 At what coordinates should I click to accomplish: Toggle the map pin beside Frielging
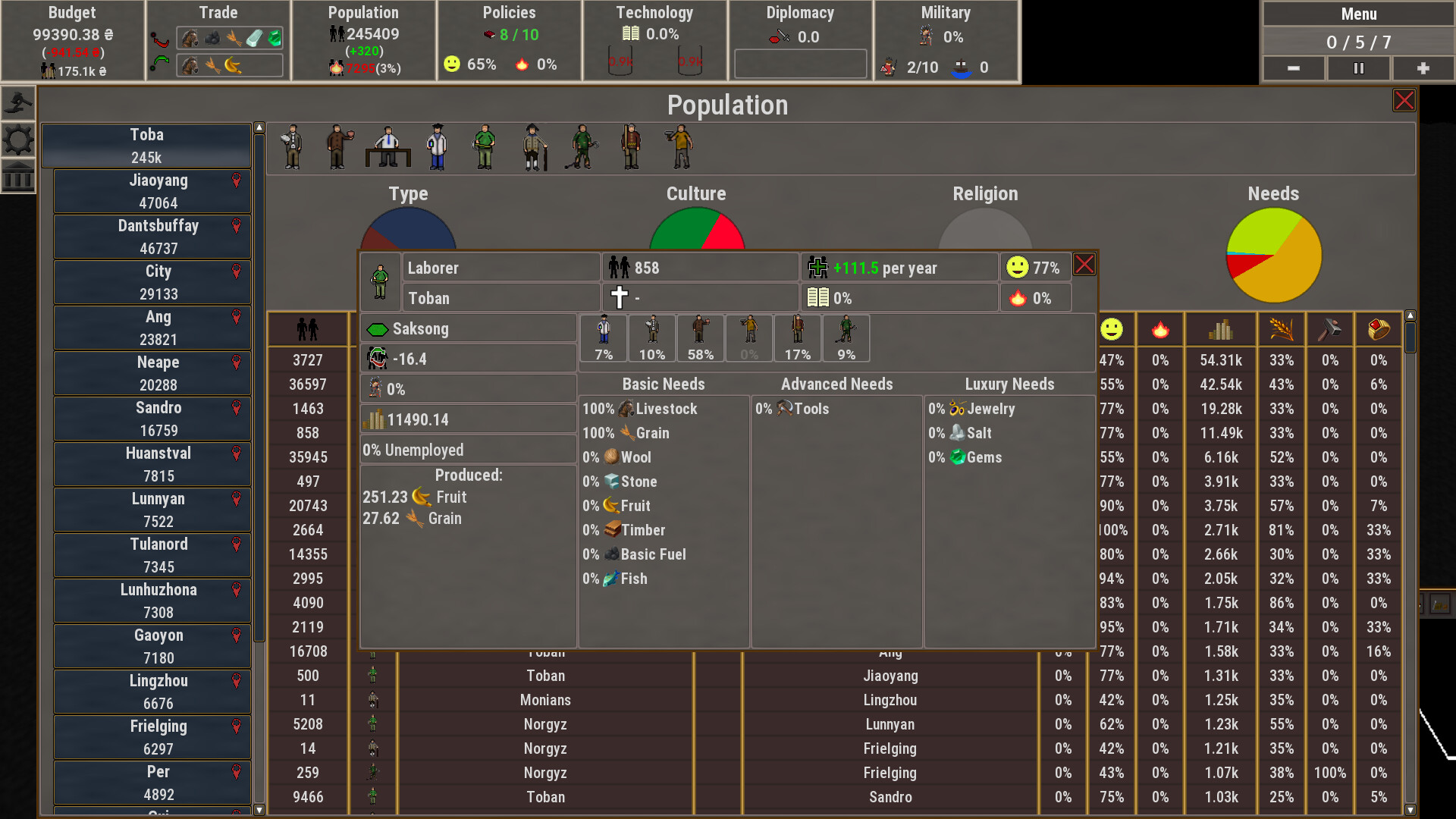coord(236,726)
